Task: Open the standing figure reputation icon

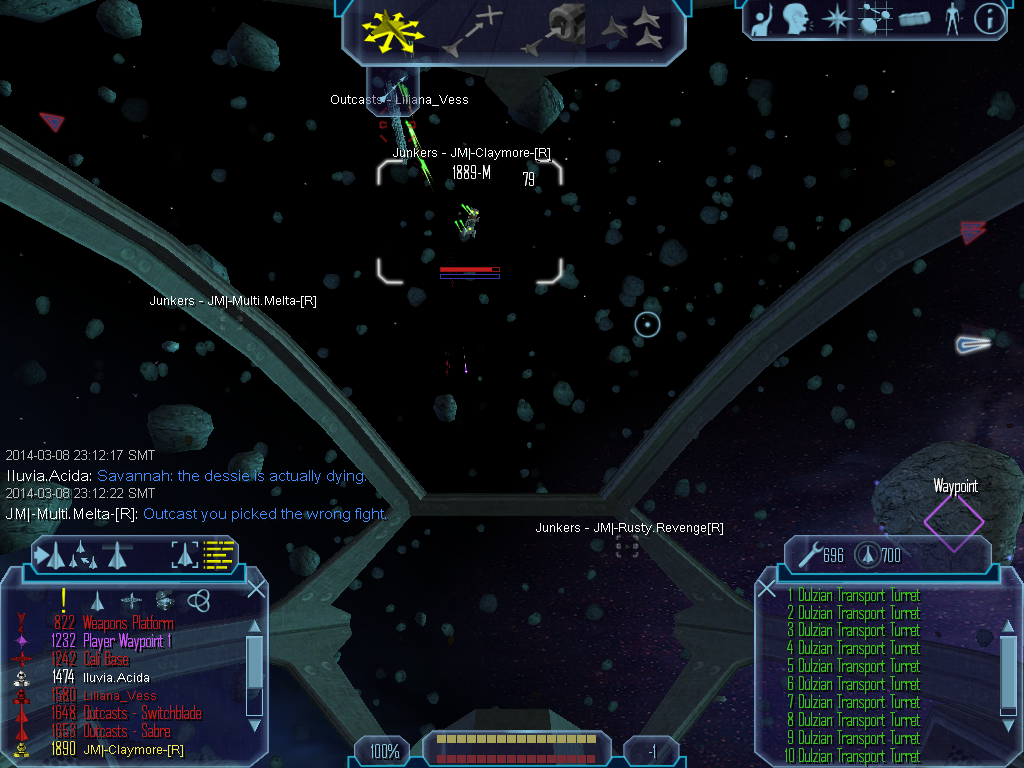Action: tap(952, 19)
